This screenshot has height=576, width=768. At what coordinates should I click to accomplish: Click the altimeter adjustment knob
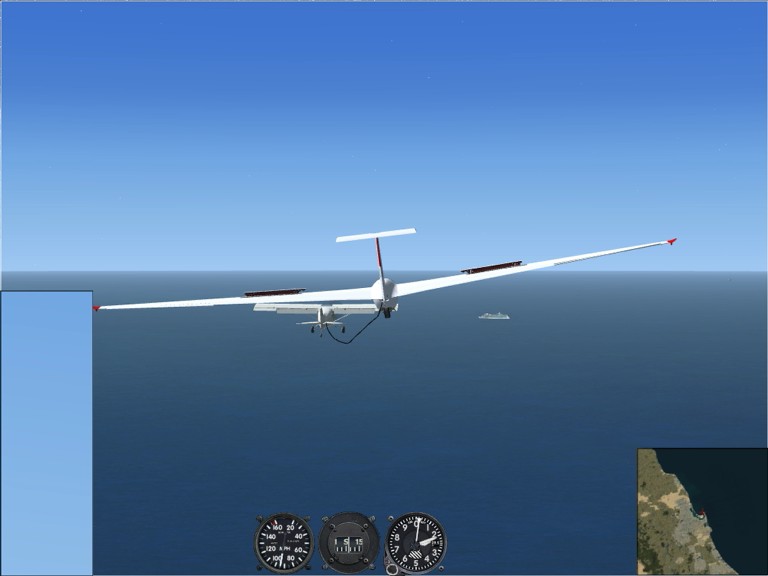[391, 567]
